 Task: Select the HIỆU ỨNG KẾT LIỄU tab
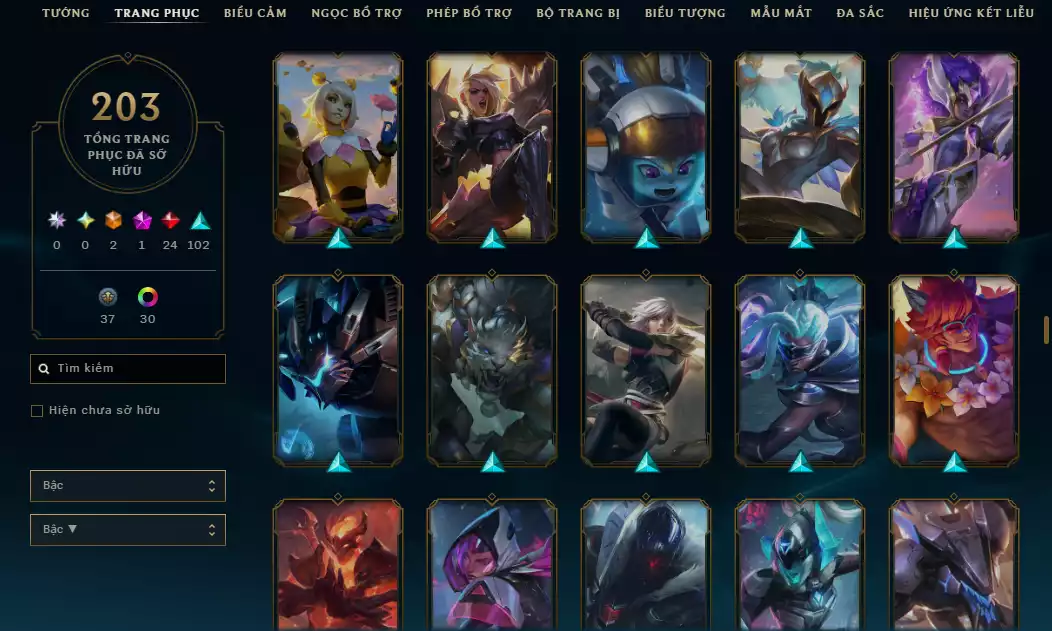pyautogui.click(x=973, y=13)
